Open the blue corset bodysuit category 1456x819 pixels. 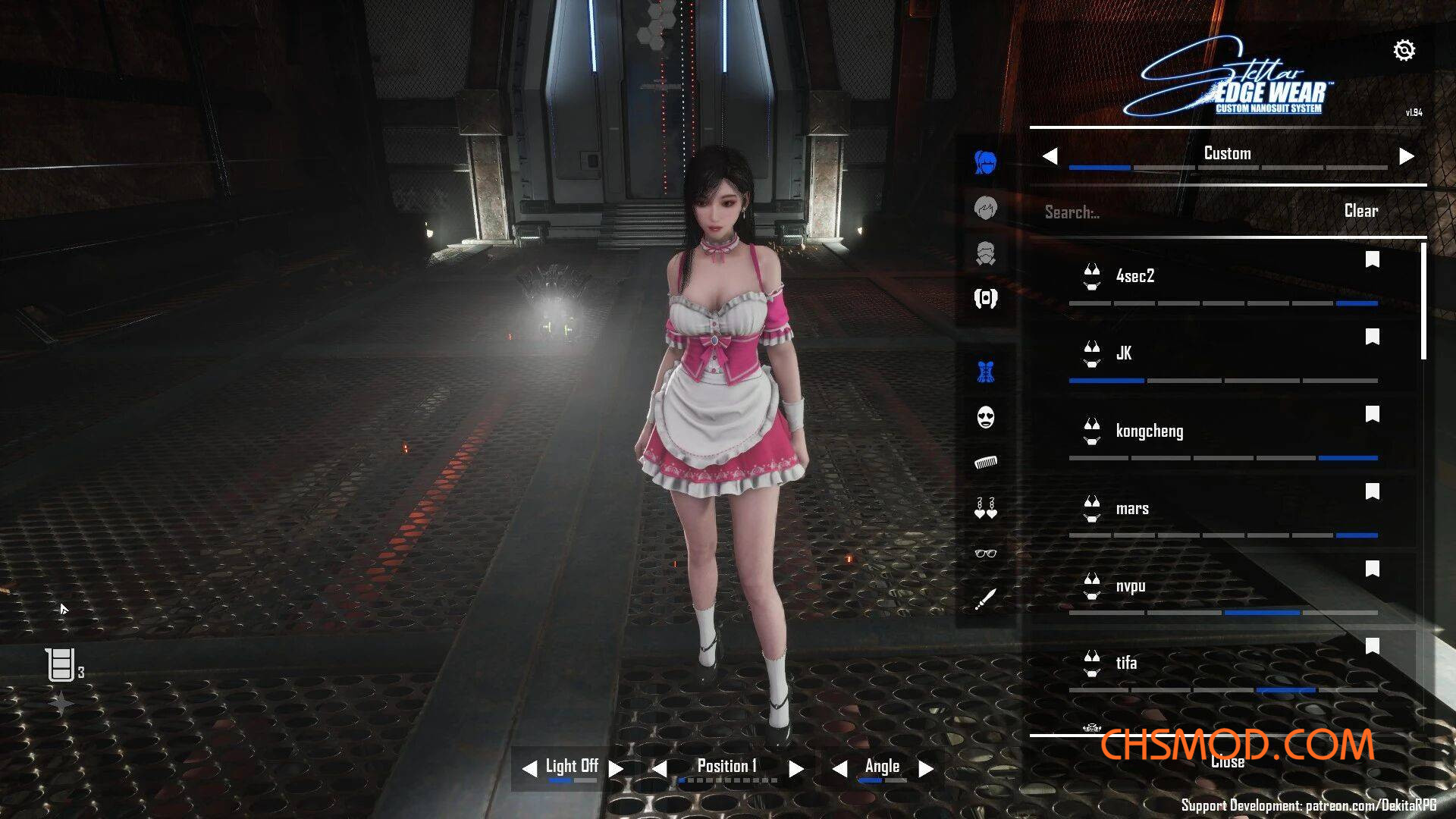tap(985, 372)
